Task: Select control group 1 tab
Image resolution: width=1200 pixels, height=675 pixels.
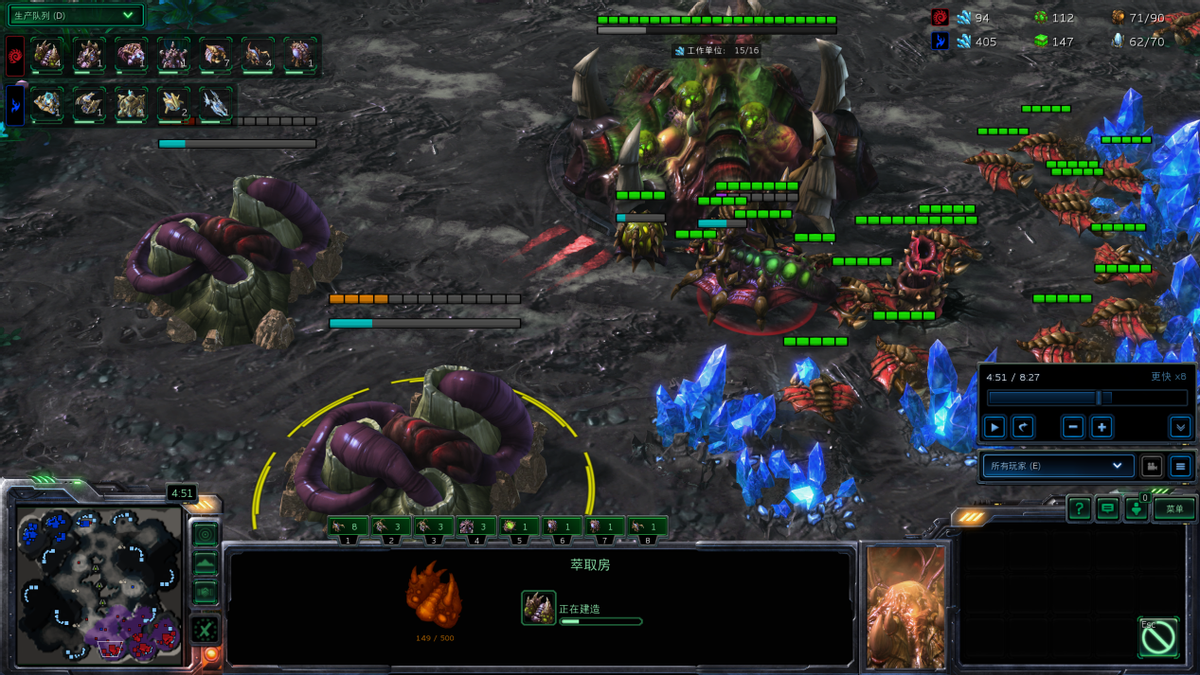Action: (x=348, y=527)
